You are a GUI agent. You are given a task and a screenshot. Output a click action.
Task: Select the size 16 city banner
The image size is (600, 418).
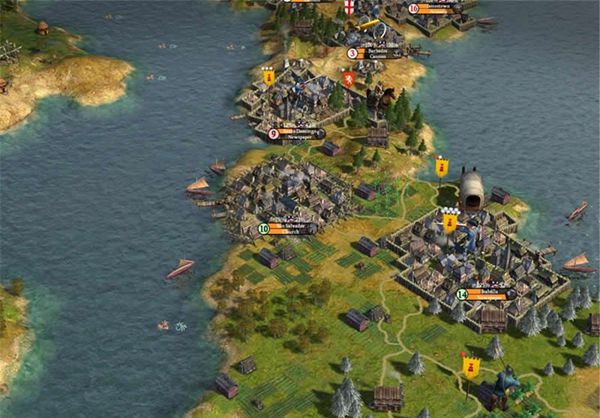click(x=437, y=9)
